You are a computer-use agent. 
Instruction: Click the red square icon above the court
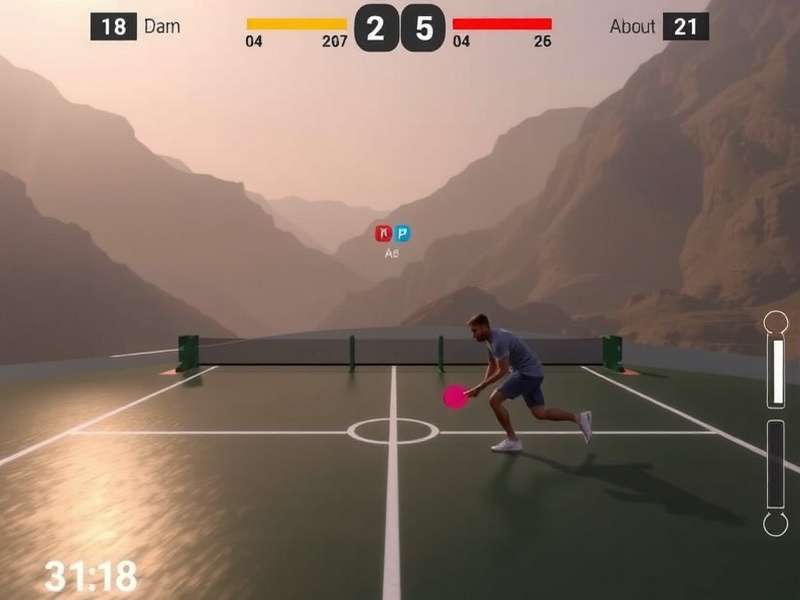click(x=383, y=233)
